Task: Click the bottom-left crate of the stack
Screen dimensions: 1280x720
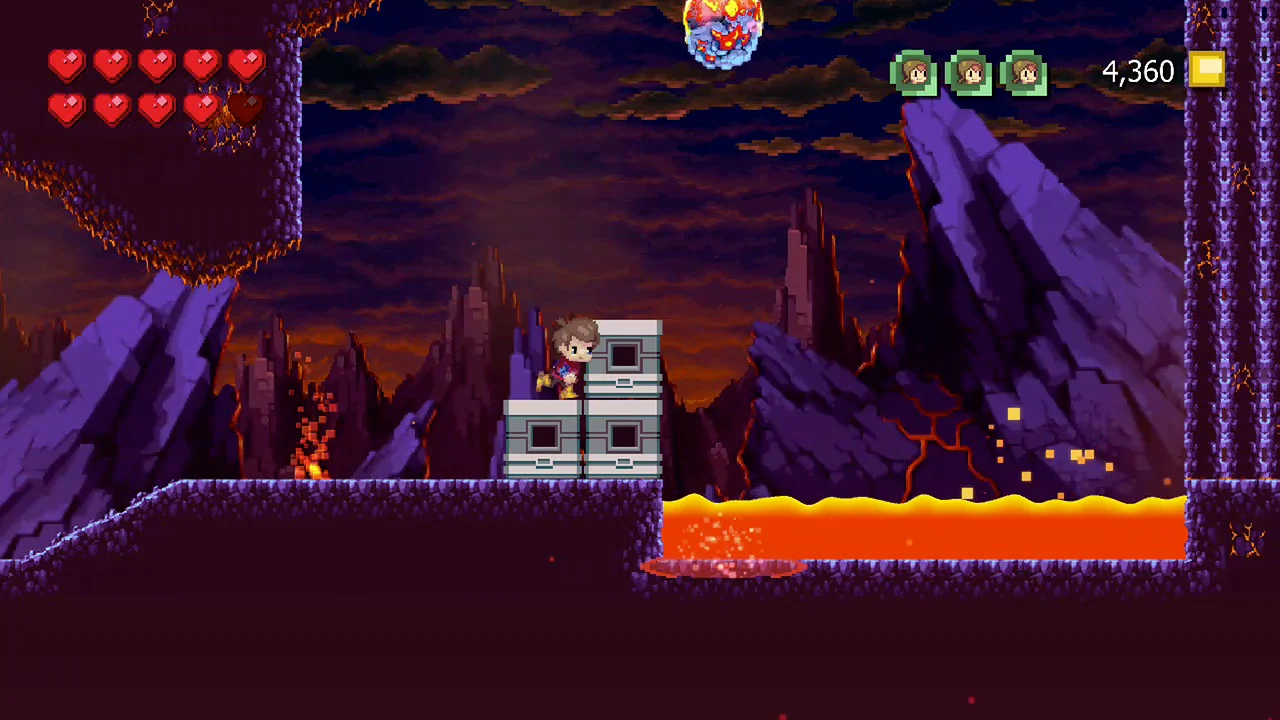Action: [x=543, y=435]
